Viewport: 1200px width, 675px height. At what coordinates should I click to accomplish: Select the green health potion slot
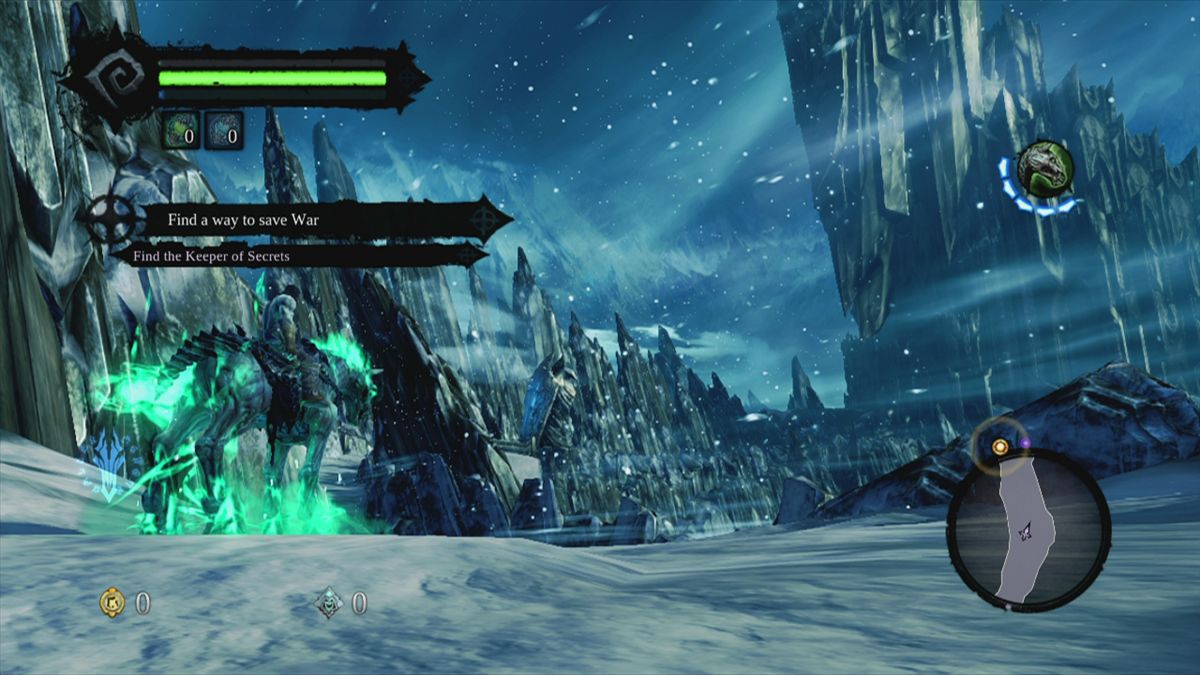(181, 131)
